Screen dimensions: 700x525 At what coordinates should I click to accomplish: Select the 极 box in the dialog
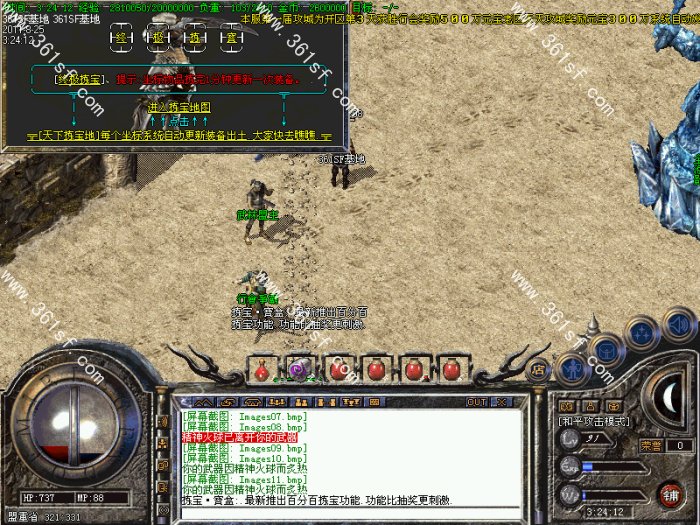[158, 38]
